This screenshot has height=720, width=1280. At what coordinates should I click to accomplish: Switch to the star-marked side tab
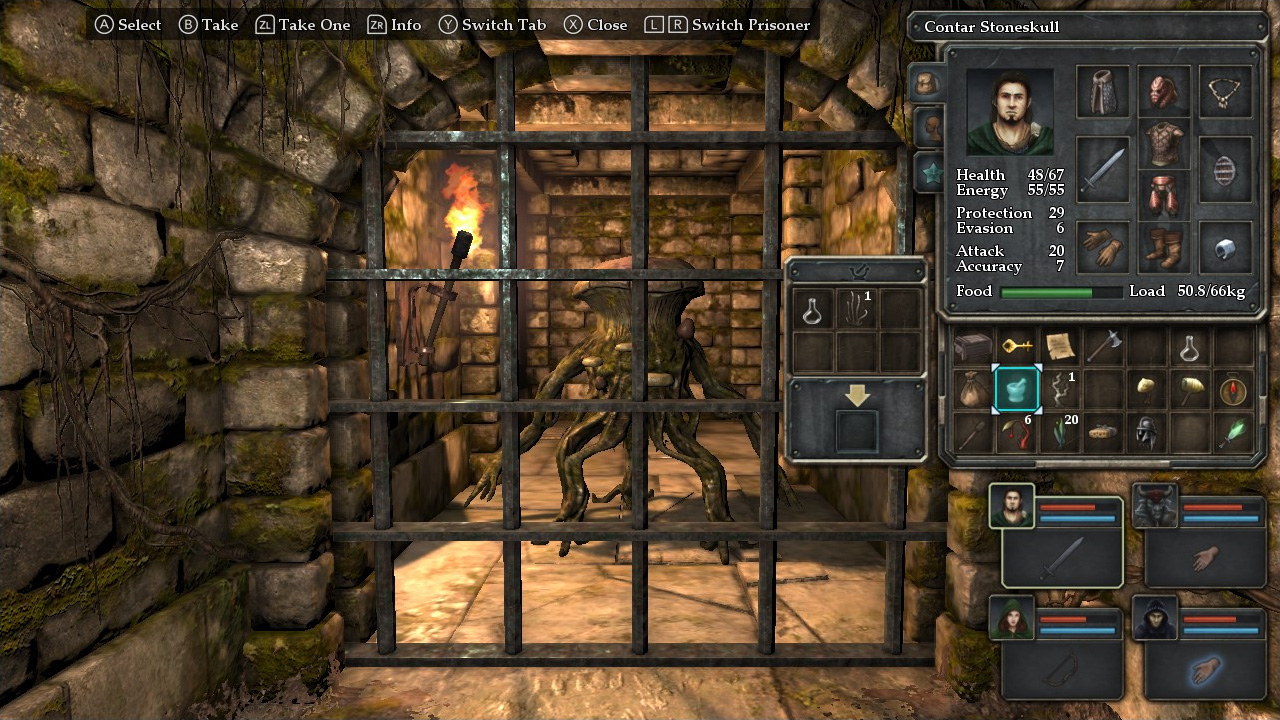pyautogui.click(x=932, y=171)
